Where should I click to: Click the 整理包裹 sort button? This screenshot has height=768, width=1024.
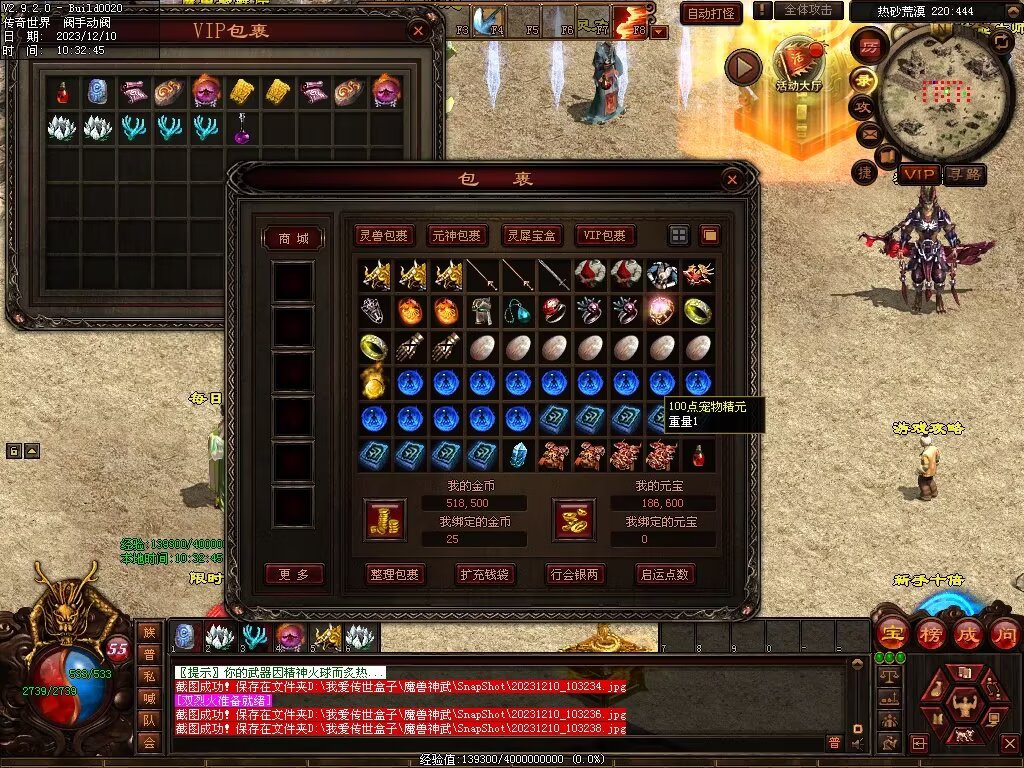pos(397,574)
